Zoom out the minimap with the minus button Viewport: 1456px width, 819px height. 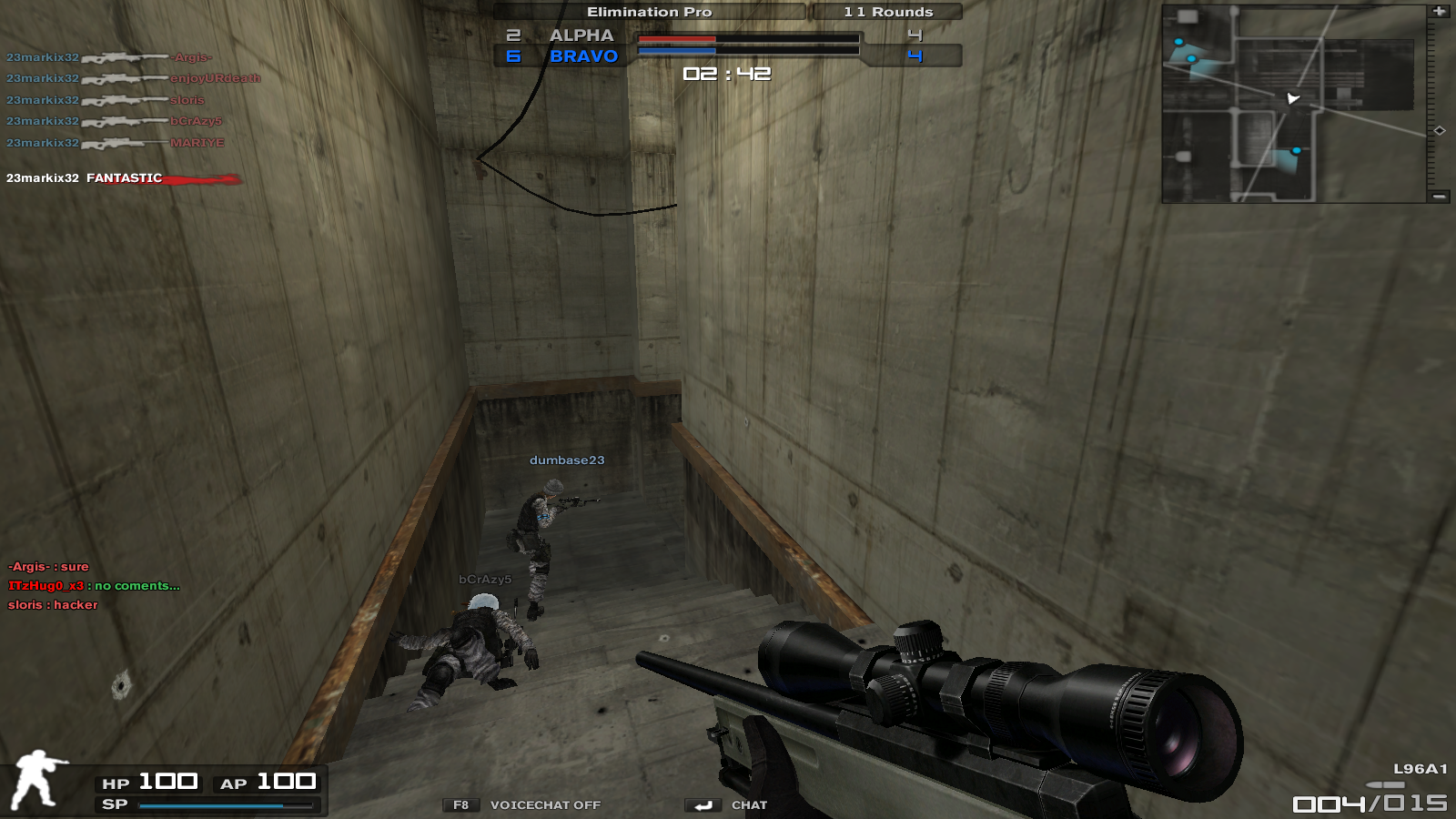[x=1439, y=196]
